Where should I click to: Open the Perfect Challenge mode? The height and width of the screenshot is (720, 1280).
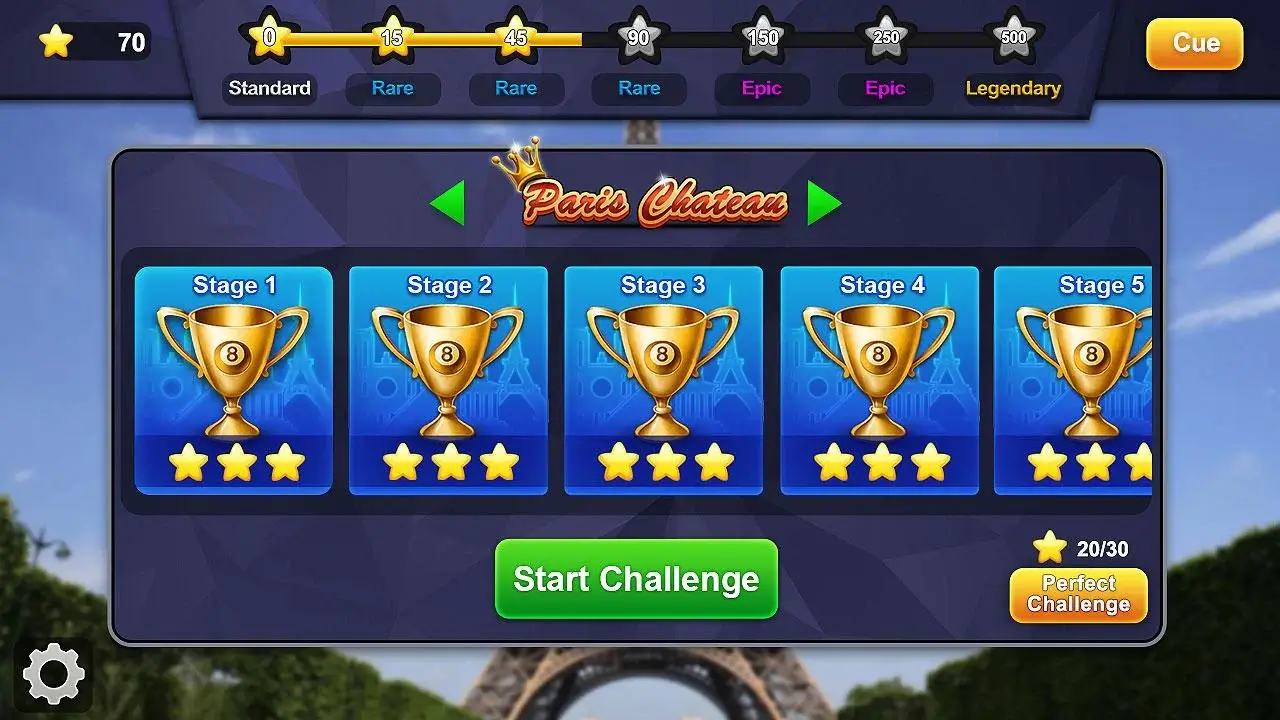(1078, 595)
